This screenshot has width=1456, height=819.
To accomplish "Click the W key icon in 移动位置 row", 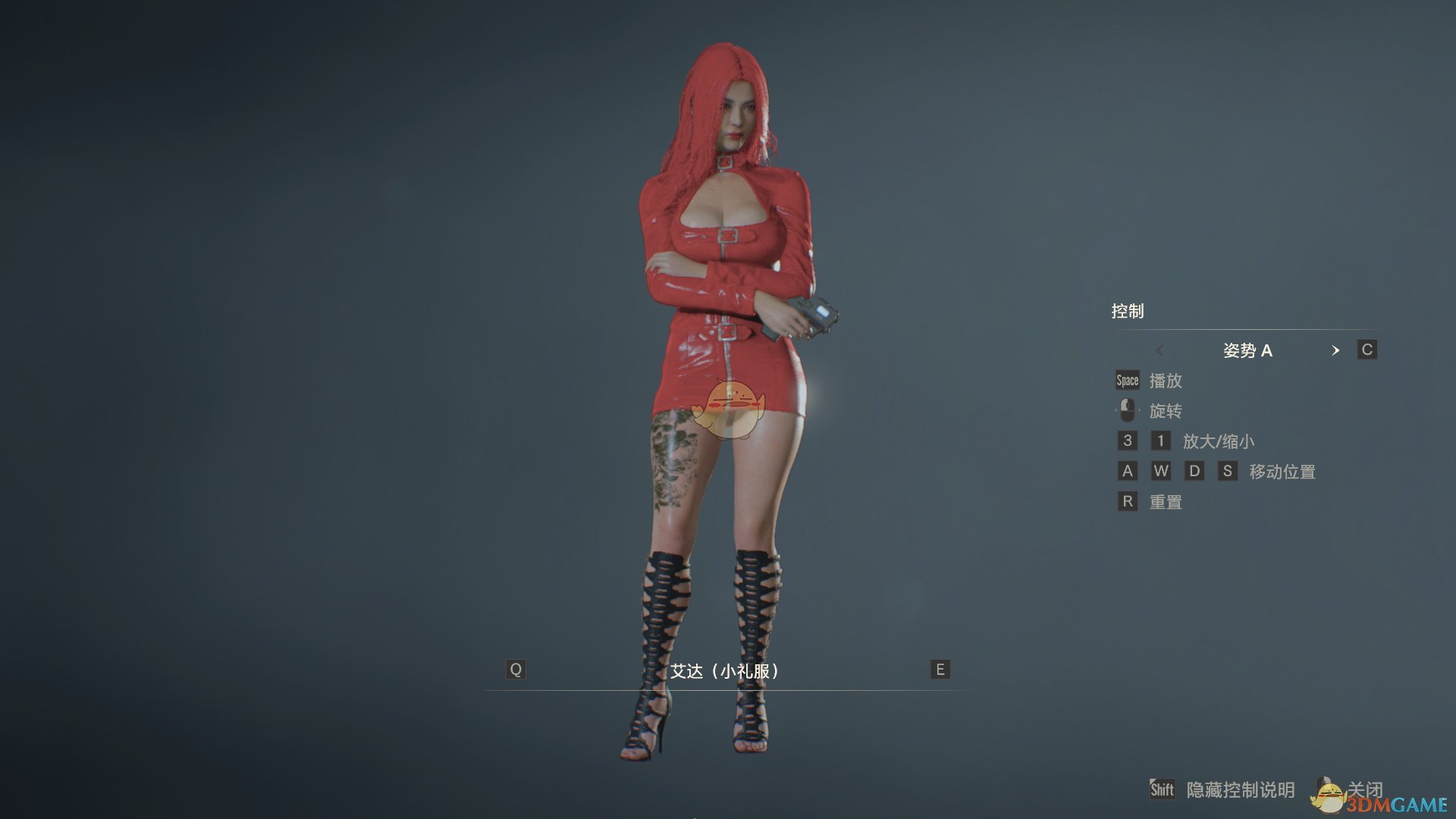I will coord(1161,471).
